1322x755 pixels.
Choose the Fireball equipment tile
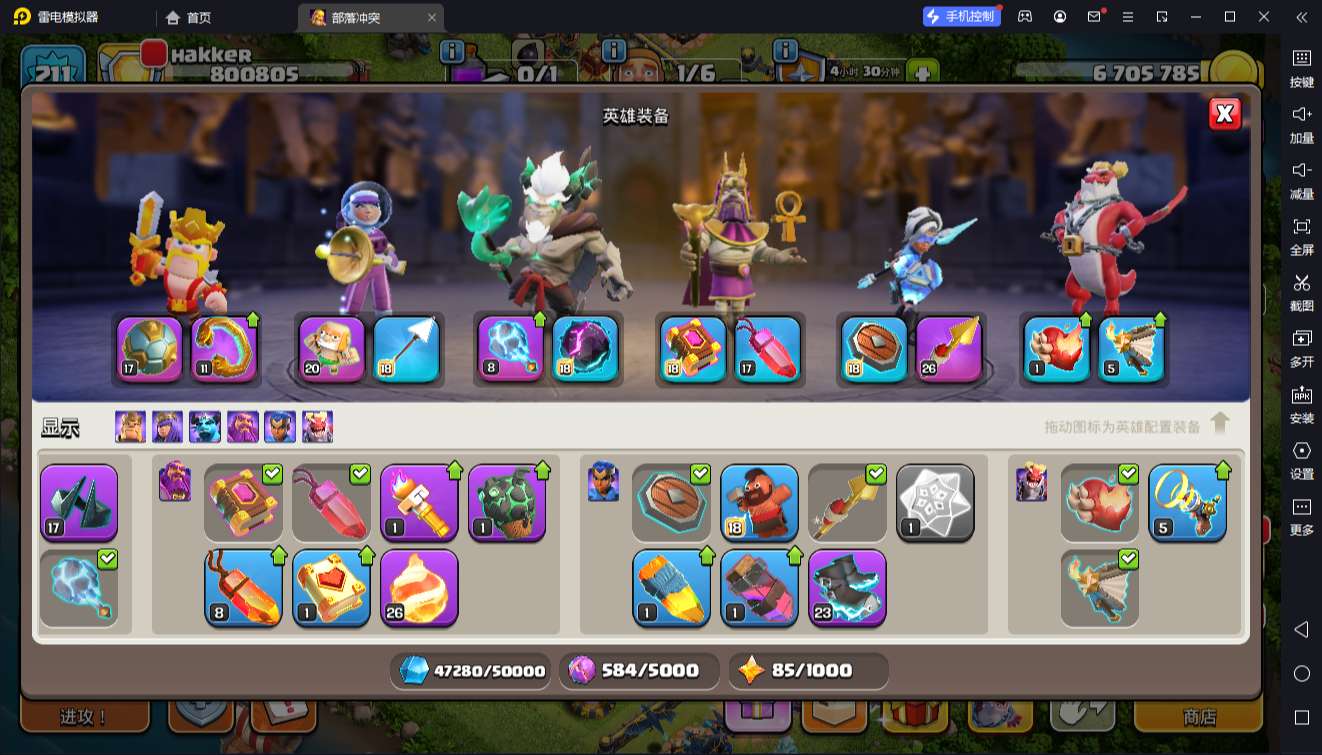pos(419,588)
